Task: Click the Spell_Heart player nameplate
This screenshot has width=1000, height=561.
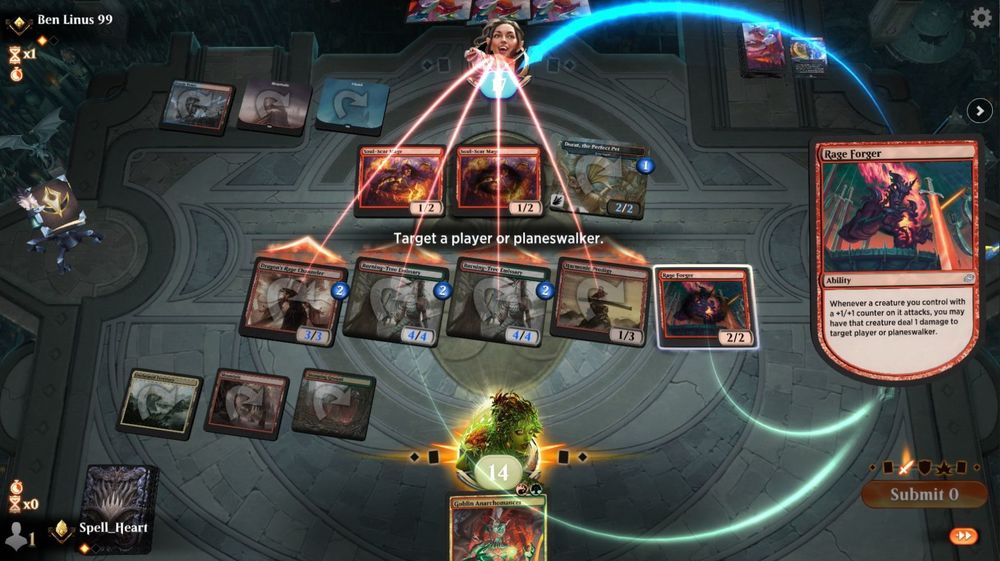Action: click(x=112, y=527)
